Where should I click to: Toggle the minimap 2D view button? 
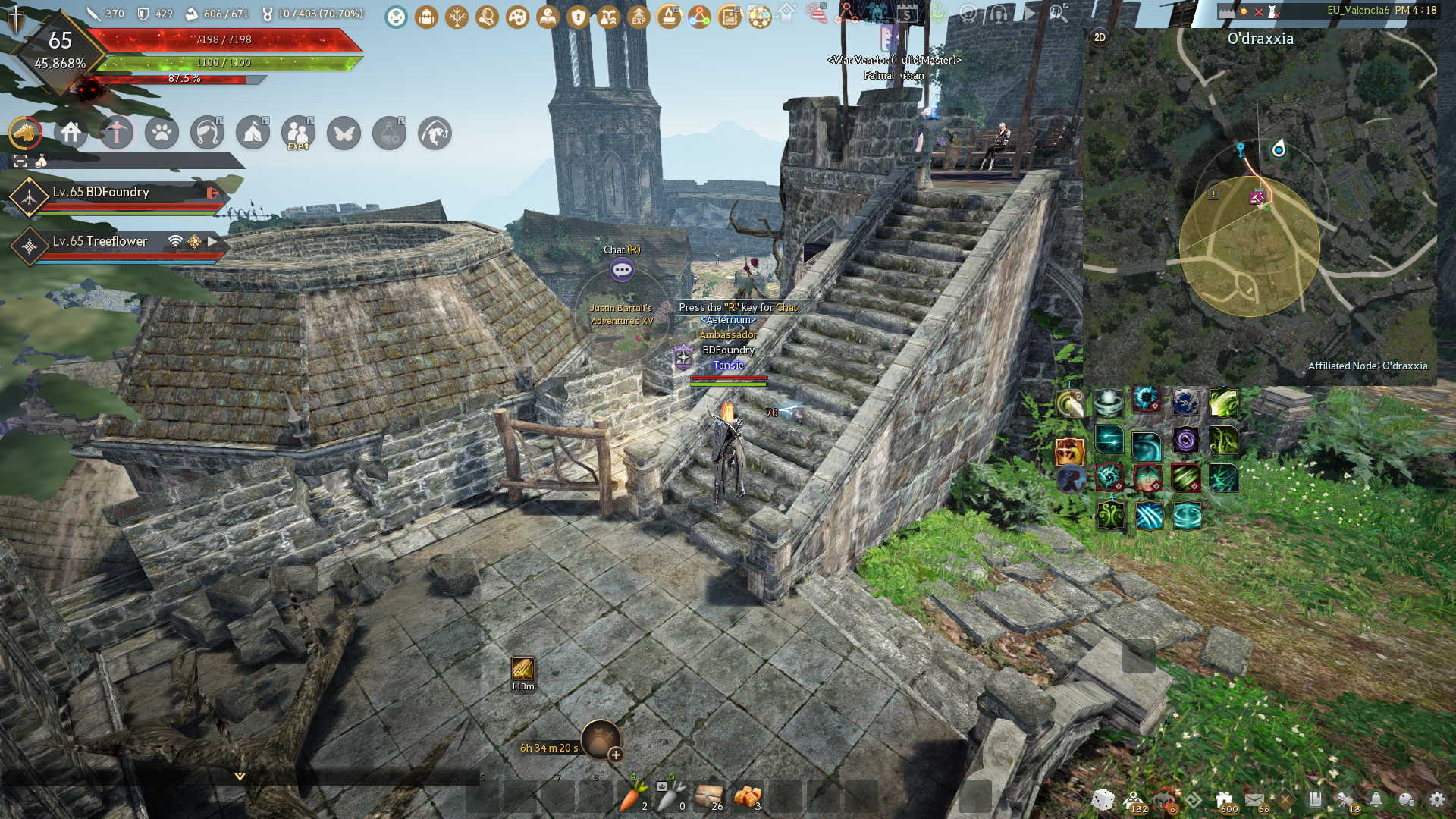1100,37
